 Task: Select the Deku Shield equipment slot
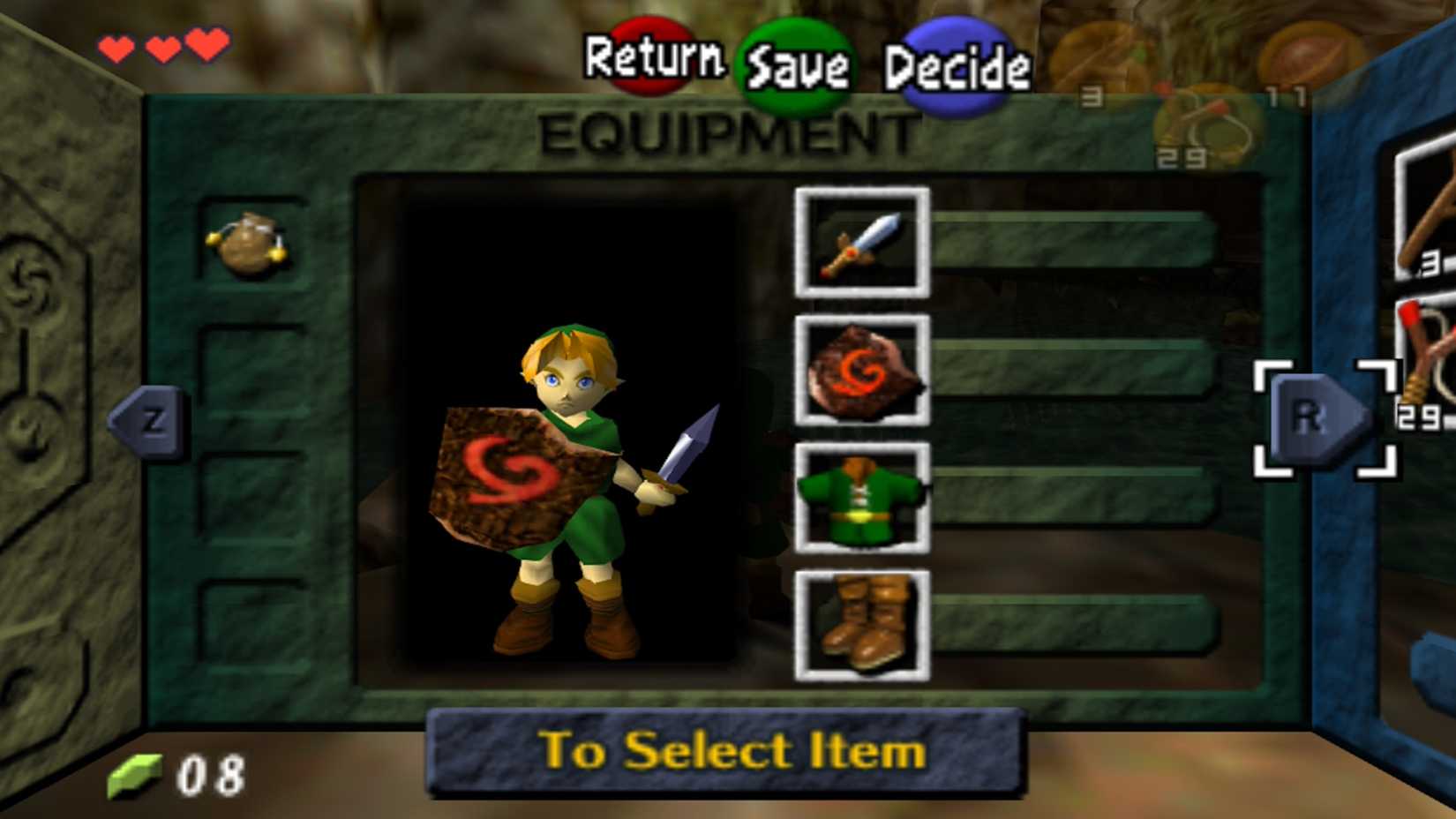coord(863,372)
